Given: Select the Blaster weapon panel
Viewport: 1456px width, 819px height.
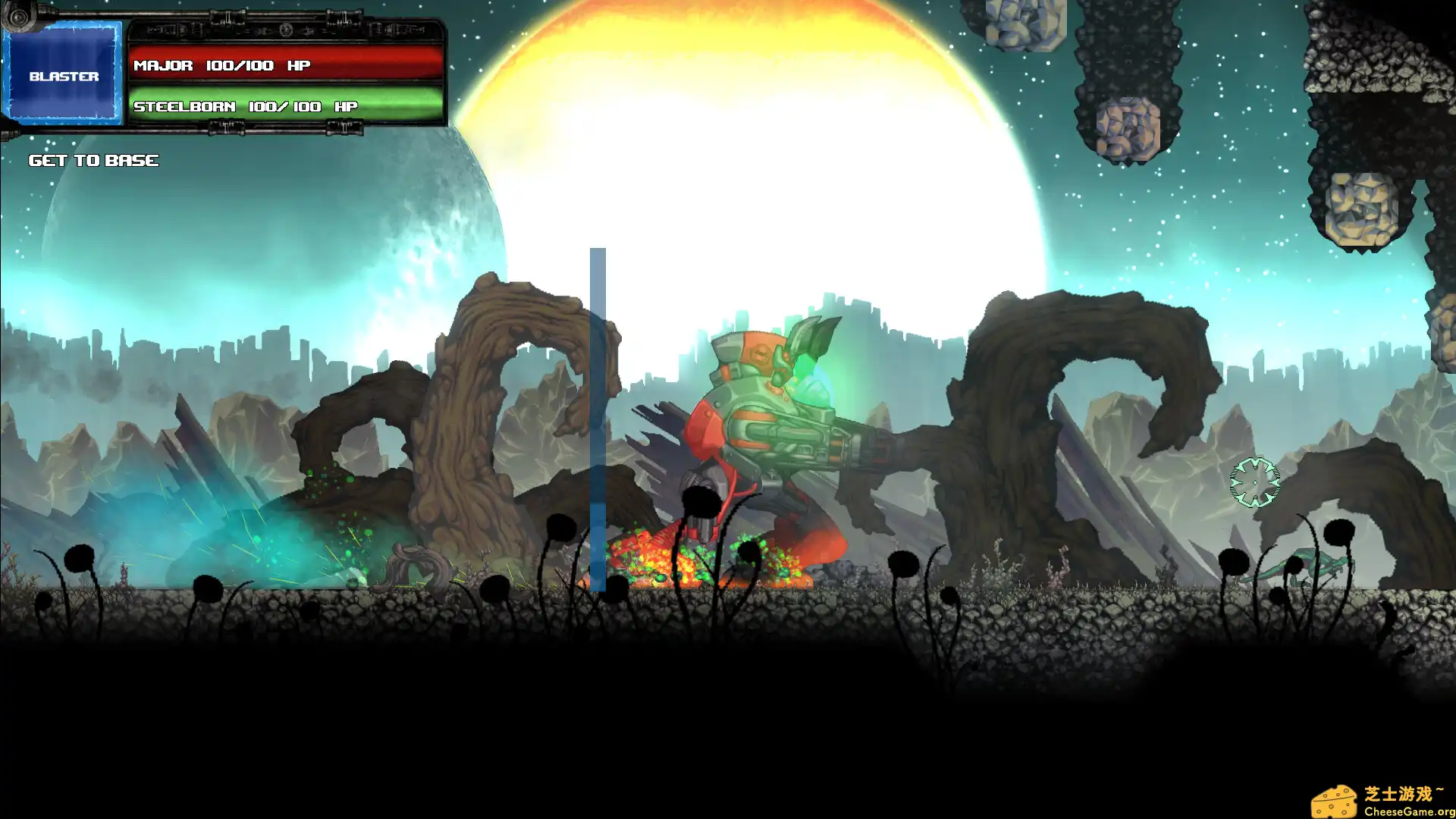Looking at the screenshot, I should point(64,75).
